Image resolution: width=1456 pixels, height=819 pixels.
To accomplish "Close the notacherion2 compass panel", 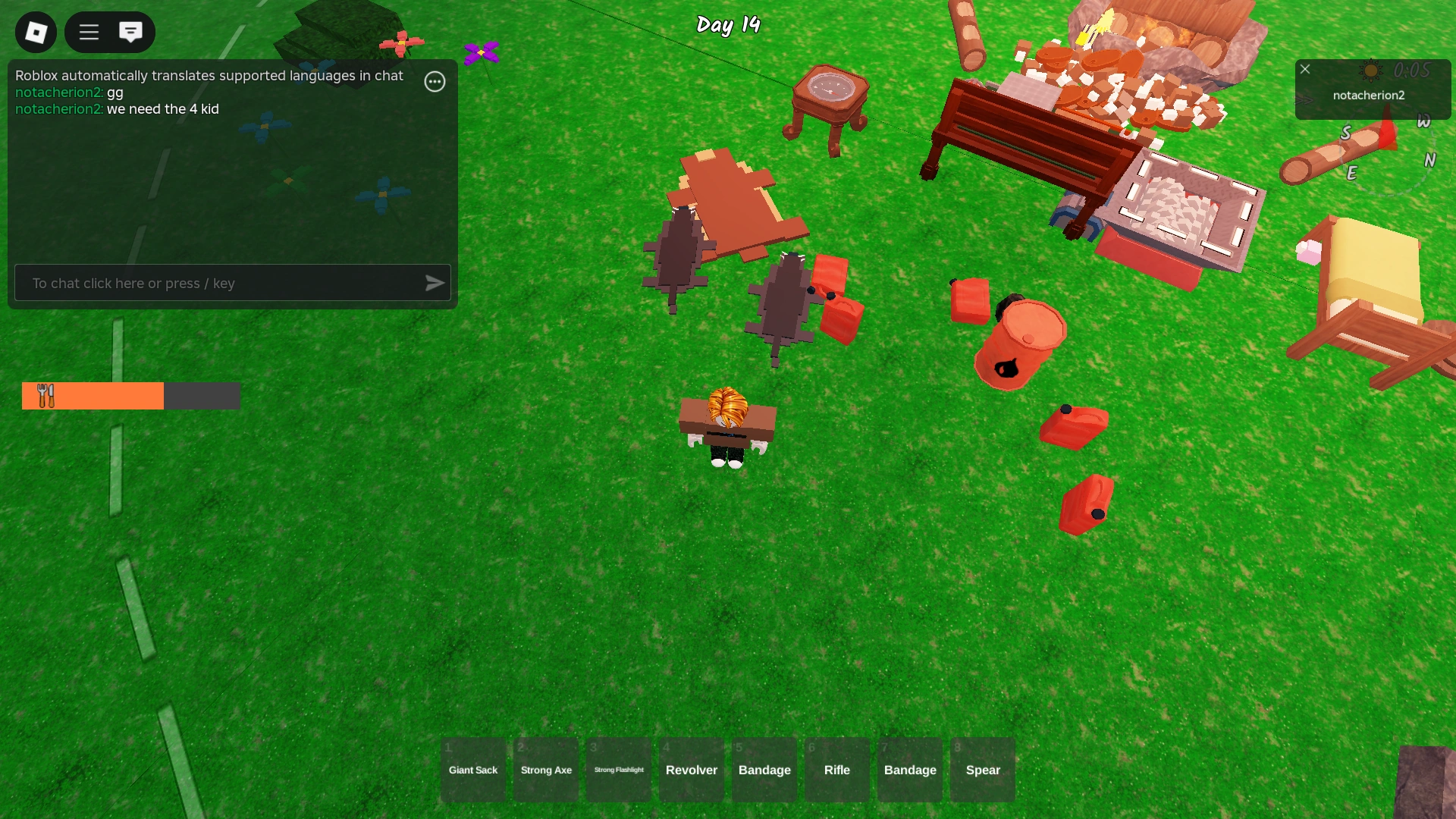I will pos(1305,70).
